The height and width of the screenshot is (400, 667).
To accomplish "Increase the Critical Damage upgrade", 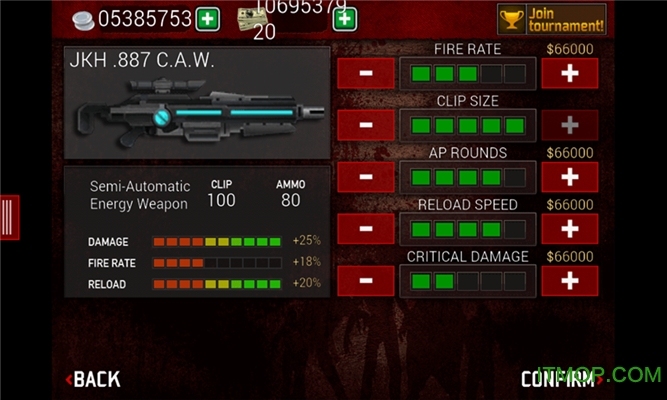I will [570, 281].
